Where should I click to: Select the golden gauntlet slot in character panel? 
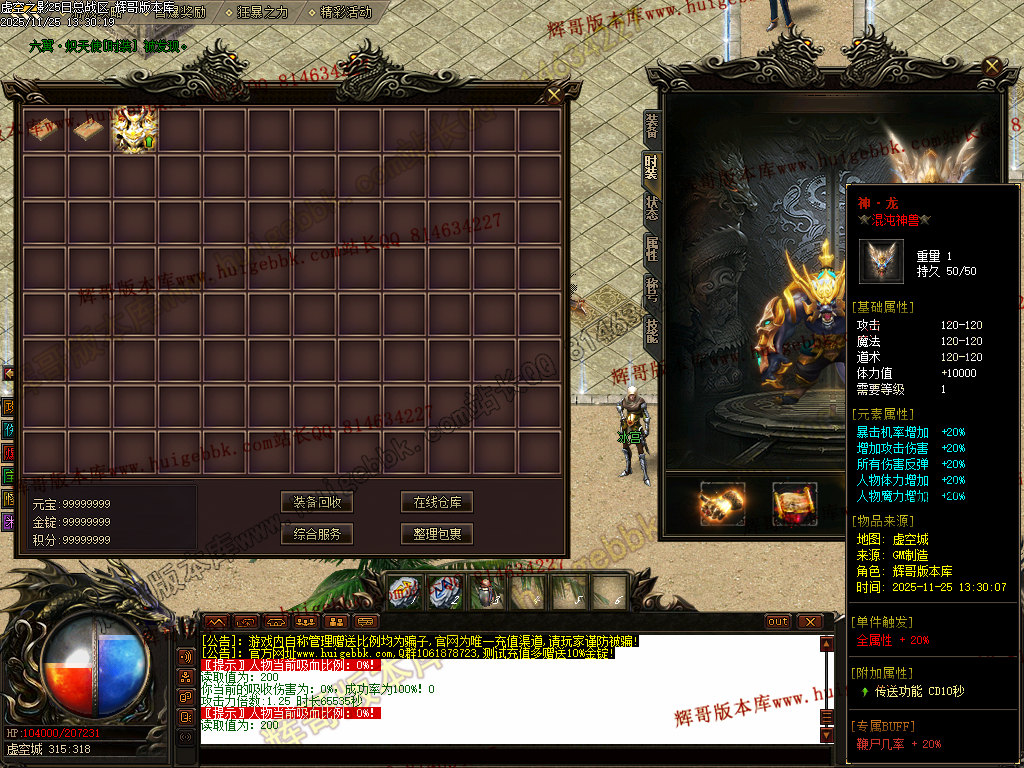[x=722, y=503]
